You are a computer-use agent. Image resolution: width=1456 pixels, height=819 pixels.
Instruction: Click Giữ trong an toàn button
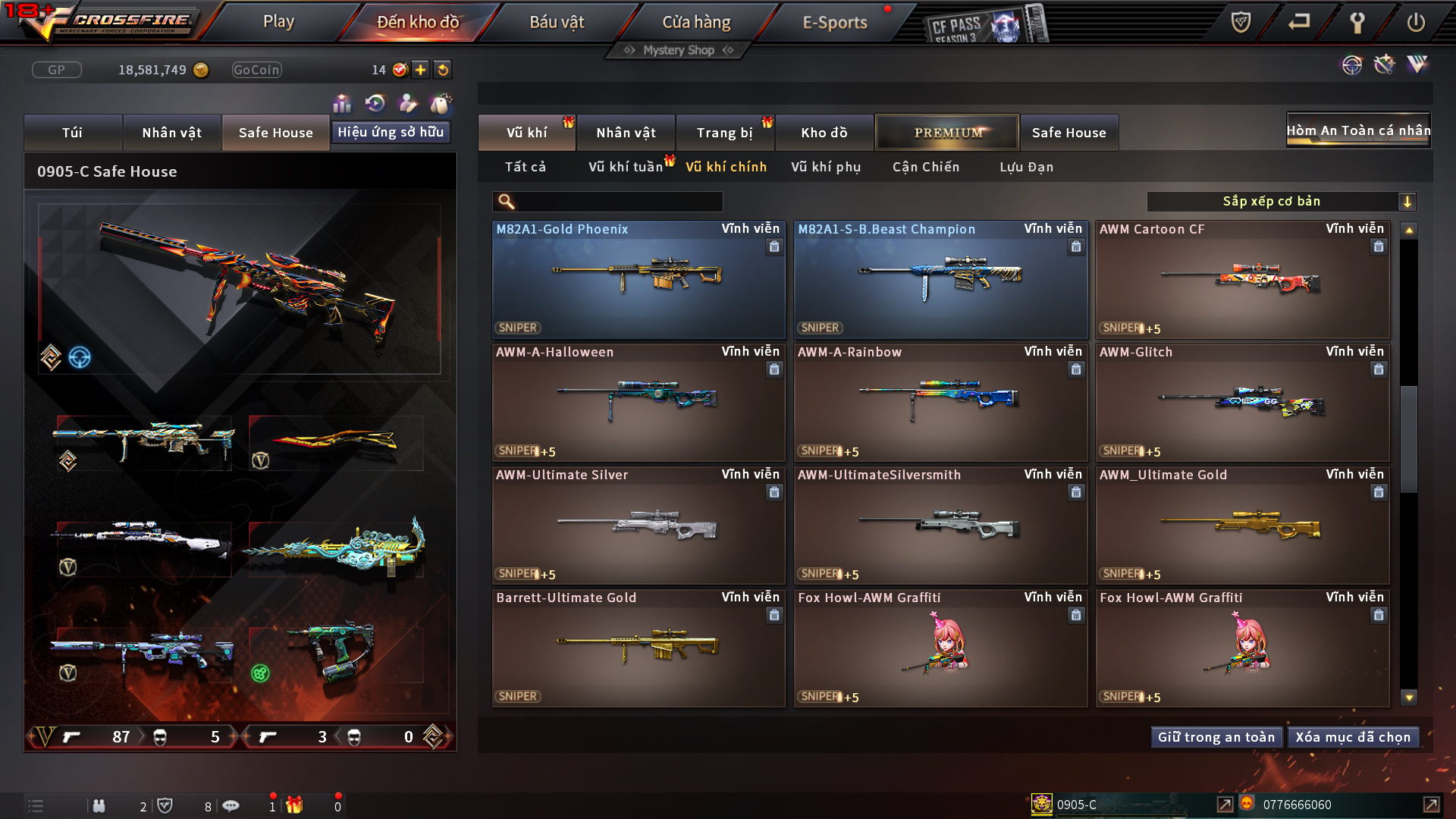point(1216,737)
